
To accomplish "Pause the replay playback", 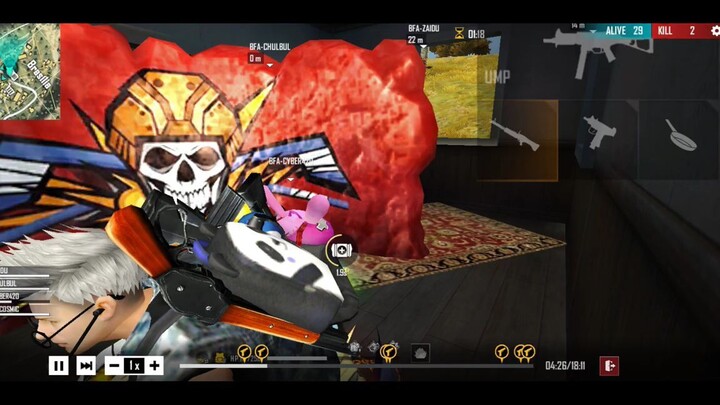I will pyautogui.click(x=58, y=366).
